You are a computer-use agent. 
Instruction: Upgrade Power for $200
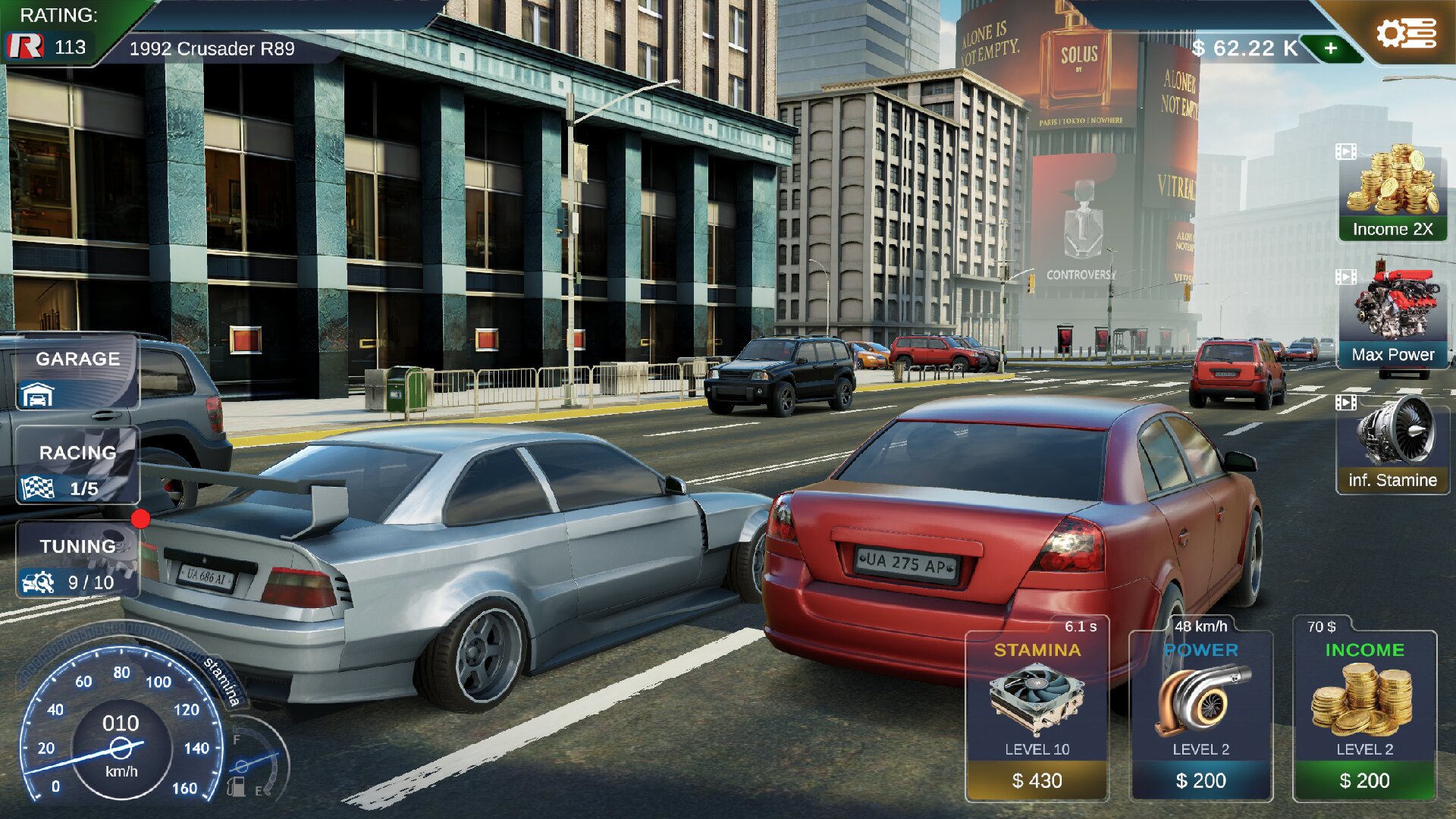click(1200, 780)
